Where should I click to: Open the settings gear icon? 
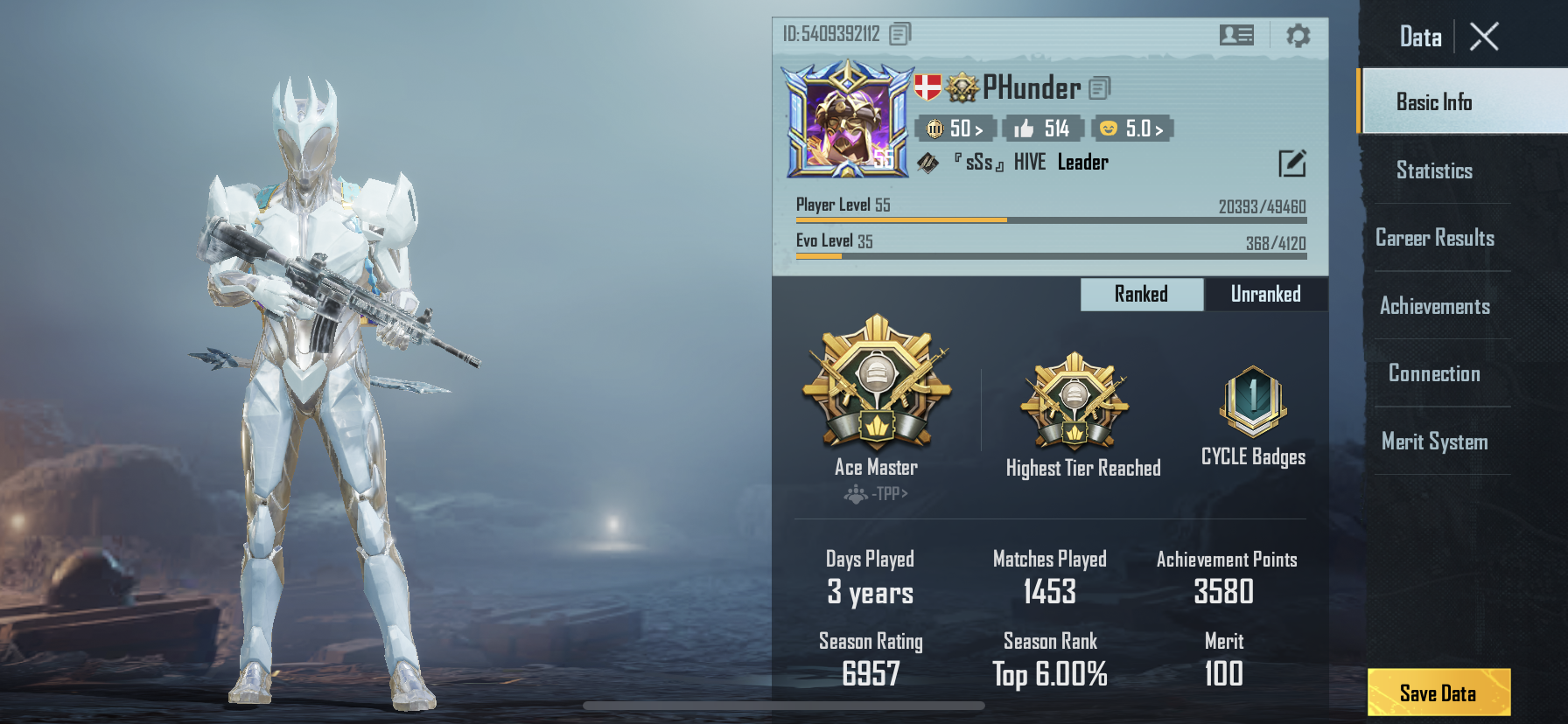pos(1297,35)
